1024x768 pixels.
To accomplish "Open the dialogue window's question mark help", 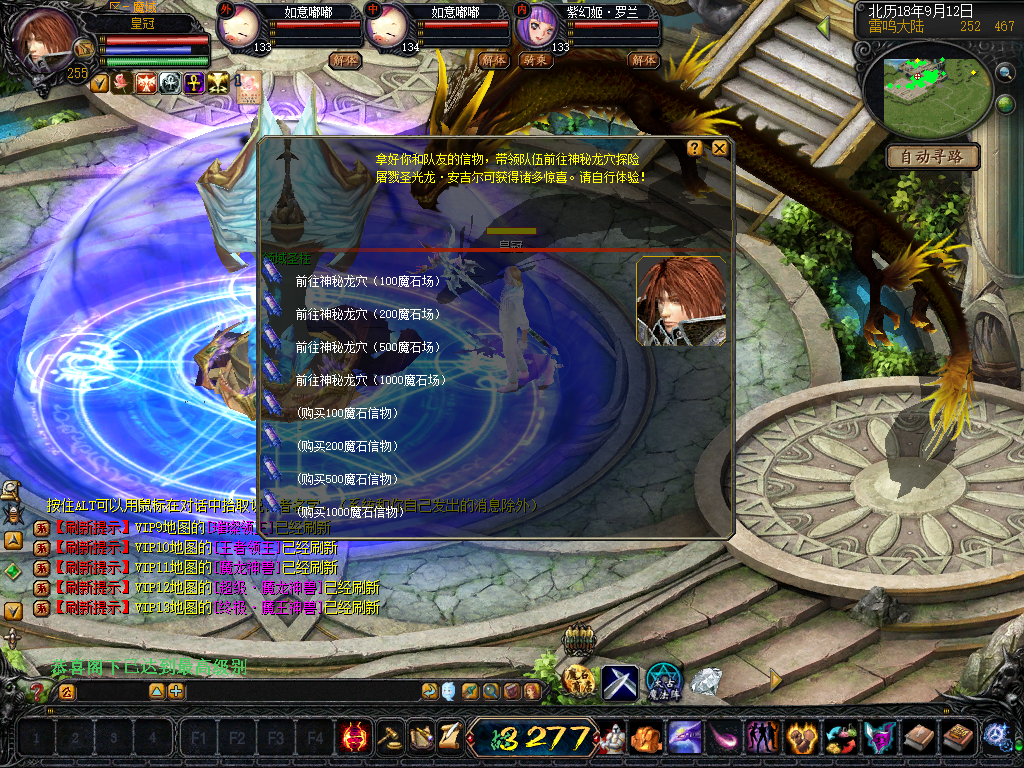I will point(694,148).
